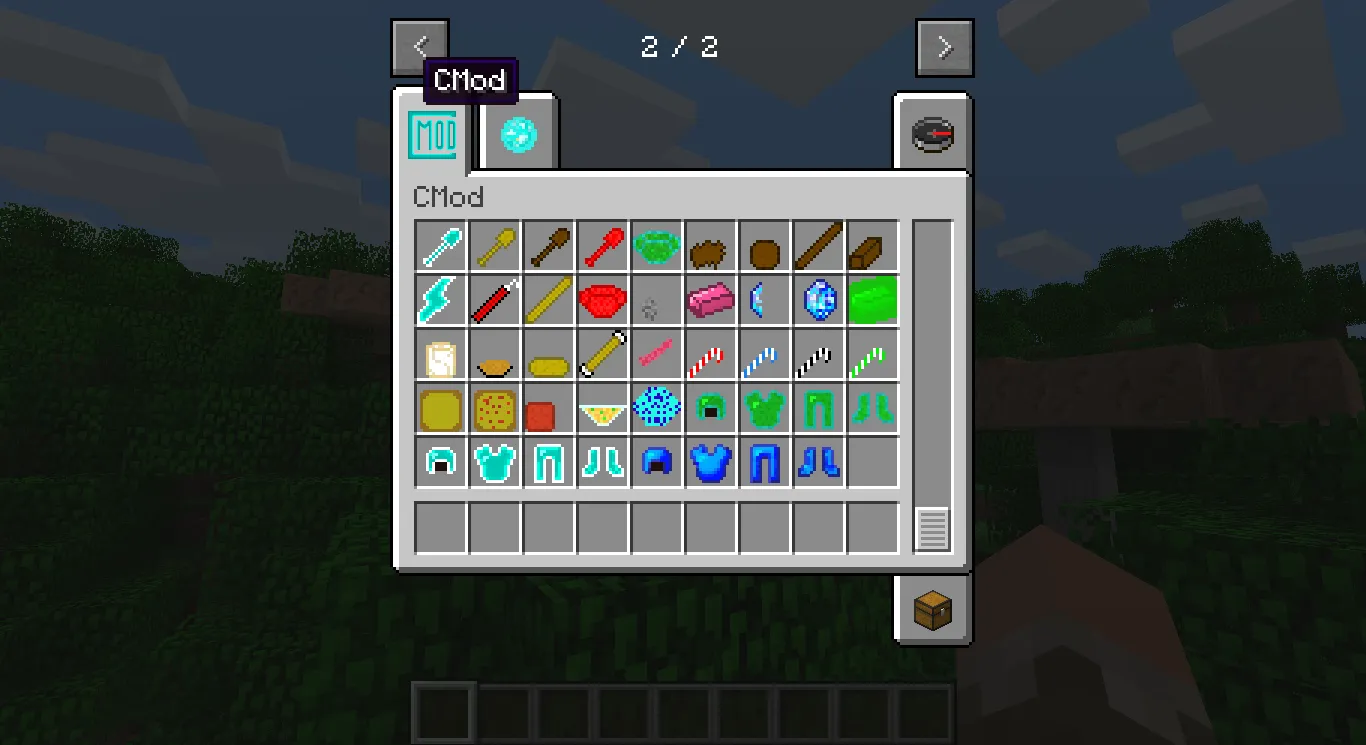
Task: Select the pink ingot
Action: pos(710,300)
